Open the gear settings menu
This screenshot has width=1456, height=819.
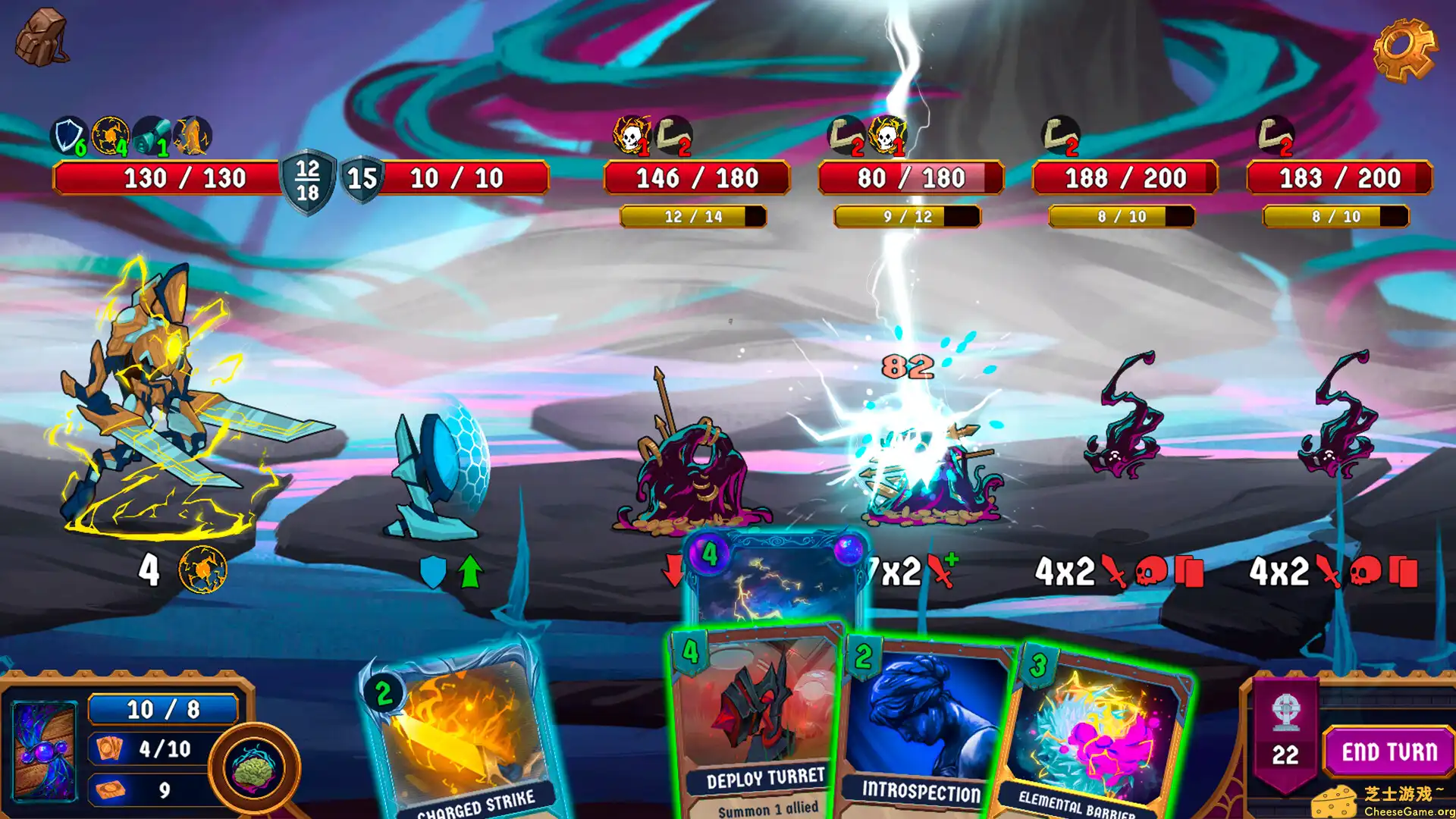(x=1404, y=49)
